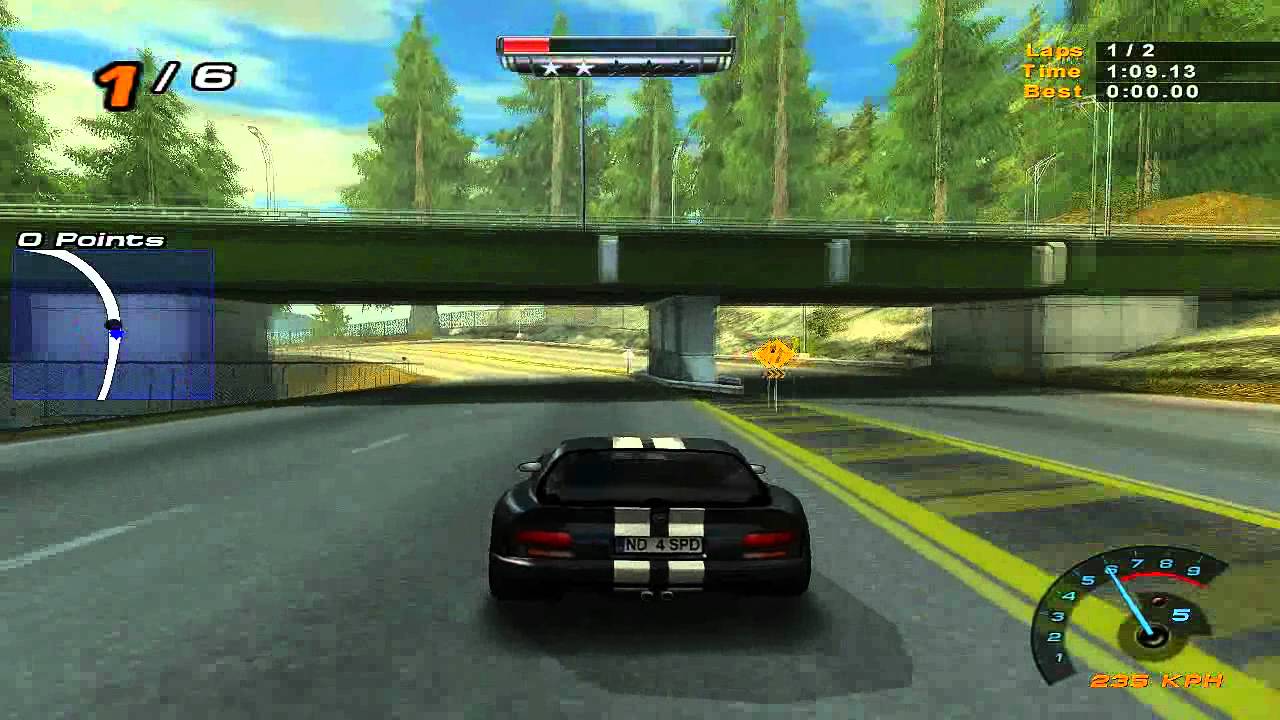Click the red warning light on the tachometer
Image resolution: width=1280 pixels, height=720 pixels.
(x=1162, y=601)
